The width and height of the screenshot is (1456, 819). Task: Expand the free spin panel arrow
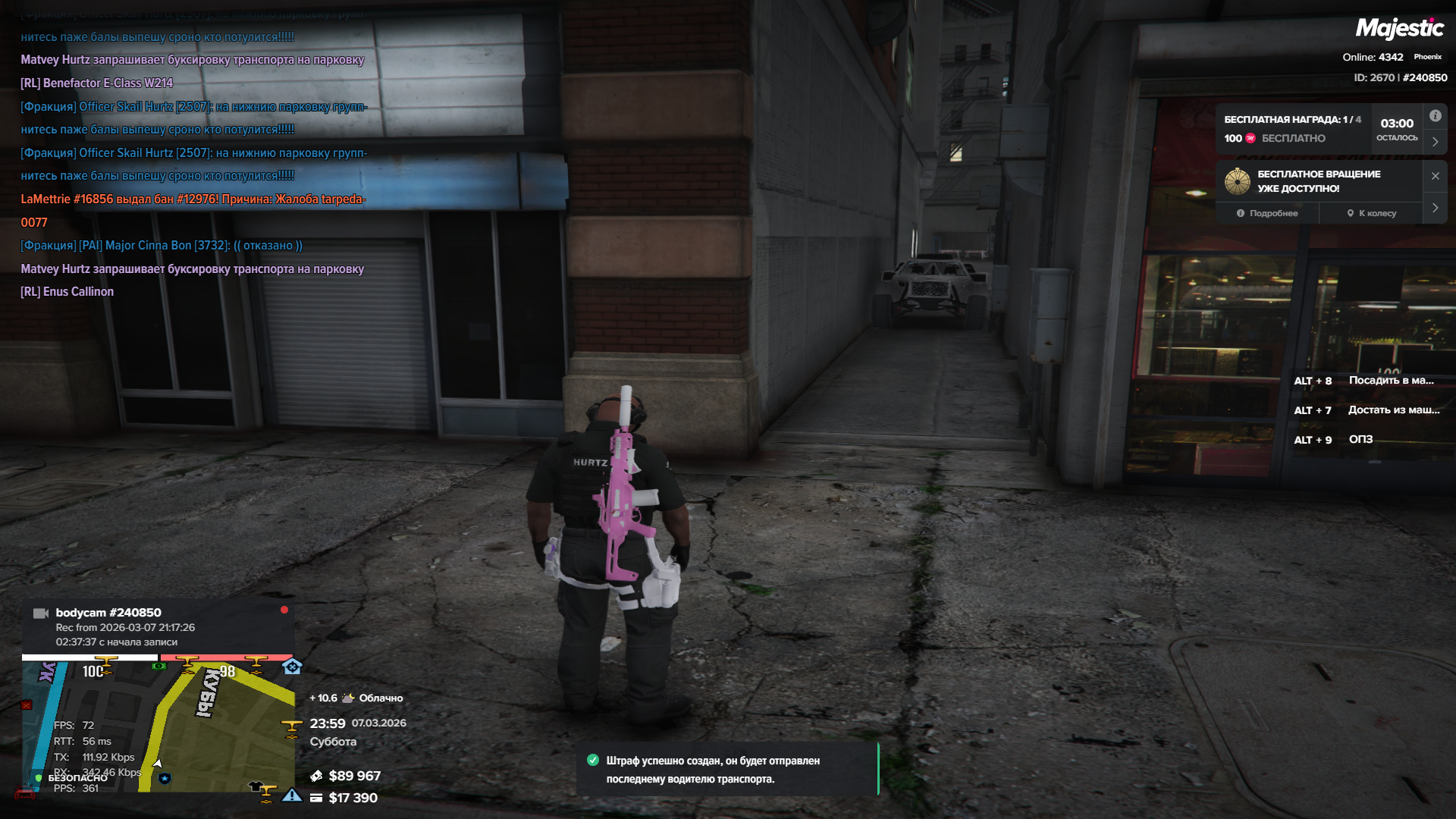(x=1435, y=208)
